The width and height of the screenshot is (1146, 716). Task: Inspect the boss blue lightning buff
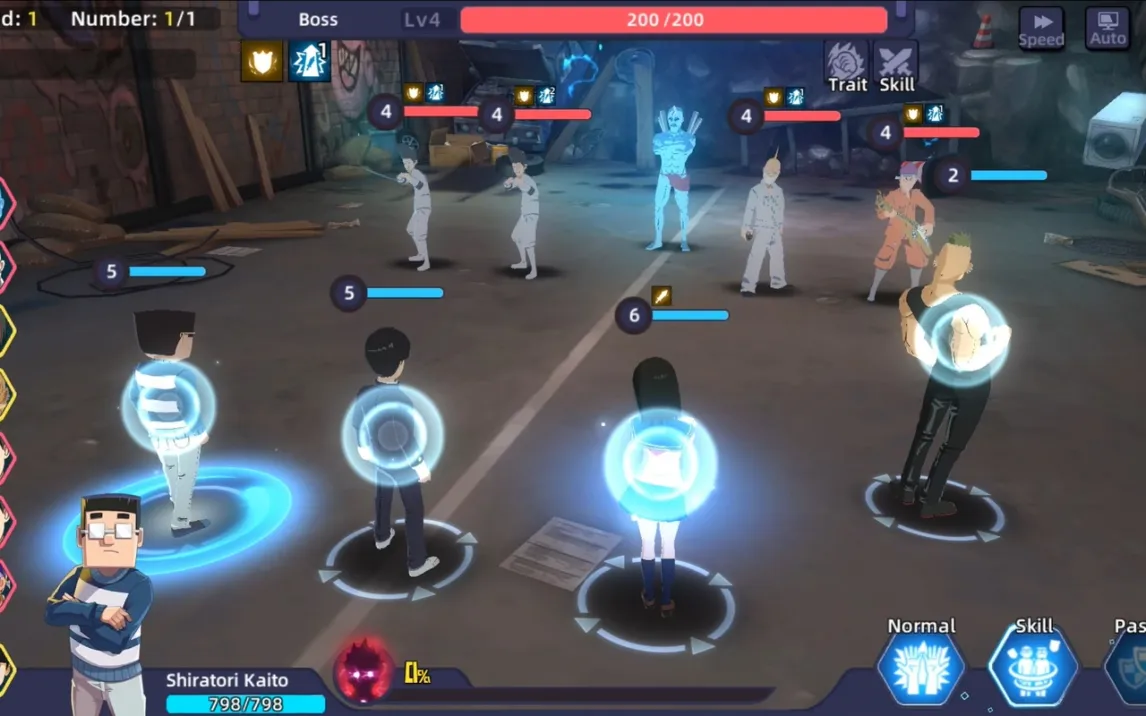(x=309, y=61)
